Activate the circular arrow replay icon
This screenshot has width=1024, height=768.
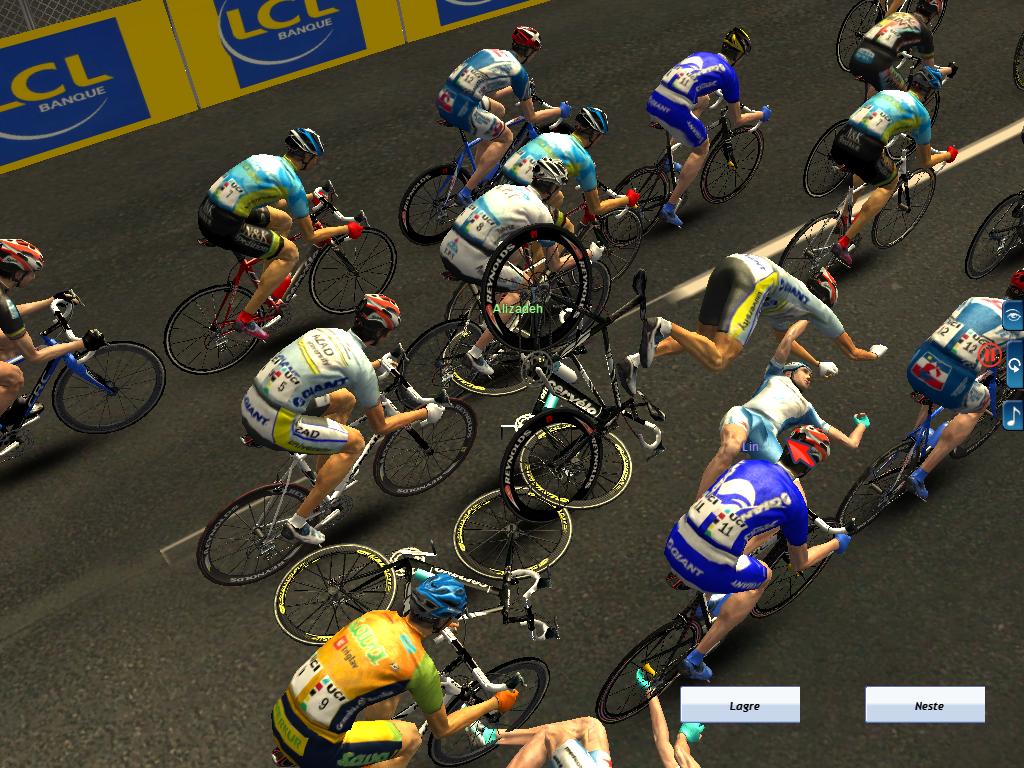click(1013, 365)
